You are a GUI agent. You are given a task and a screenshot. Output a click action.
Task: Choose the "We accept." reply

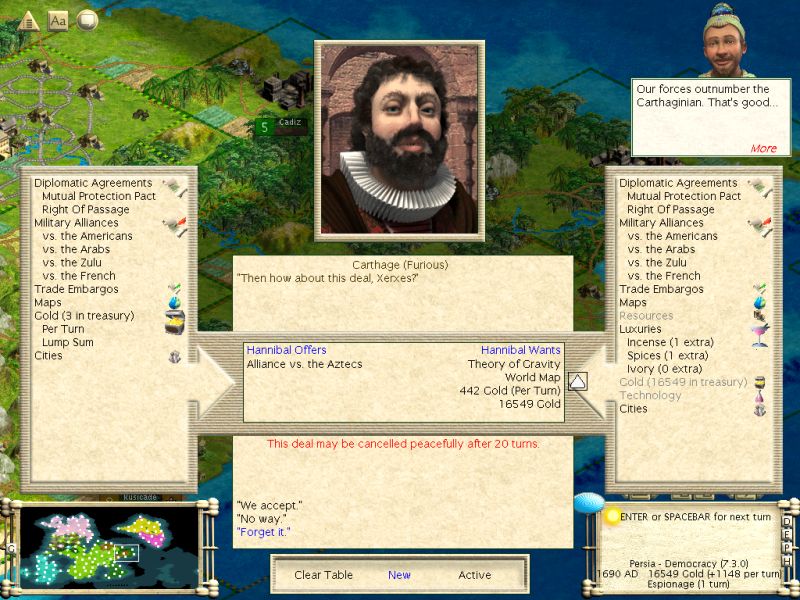(269, 505)
